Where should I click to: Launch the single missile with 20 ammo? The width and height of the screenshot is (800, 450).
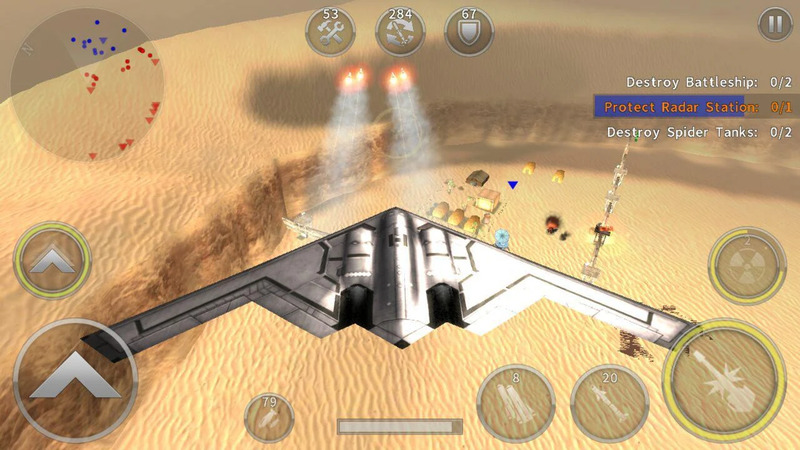[609, 402]
